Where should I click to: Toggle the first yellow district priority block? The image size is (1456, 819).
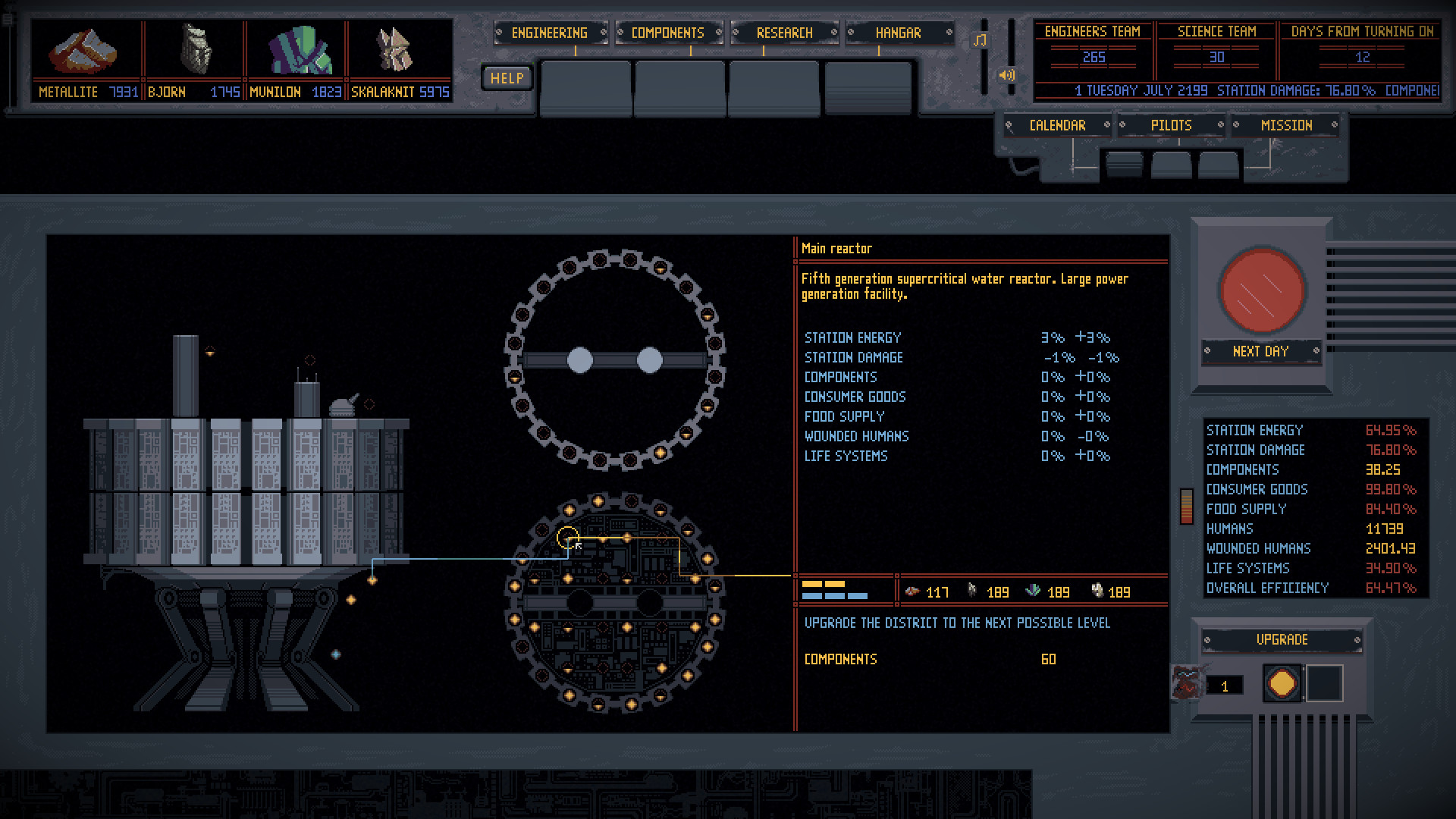pos(811,584)
